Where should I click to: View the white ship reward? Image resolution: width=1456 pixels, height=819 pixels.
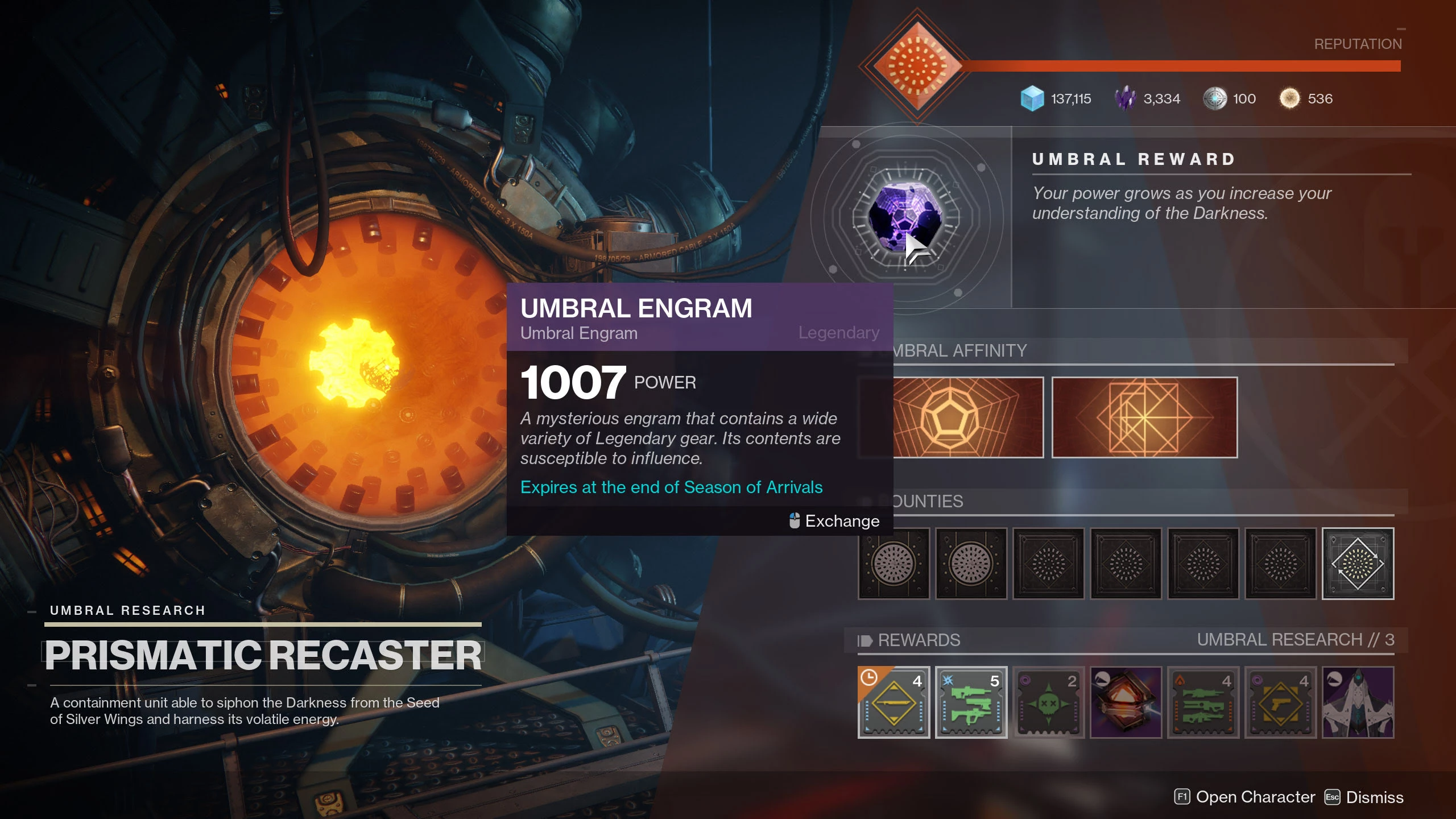(1358, 702)
